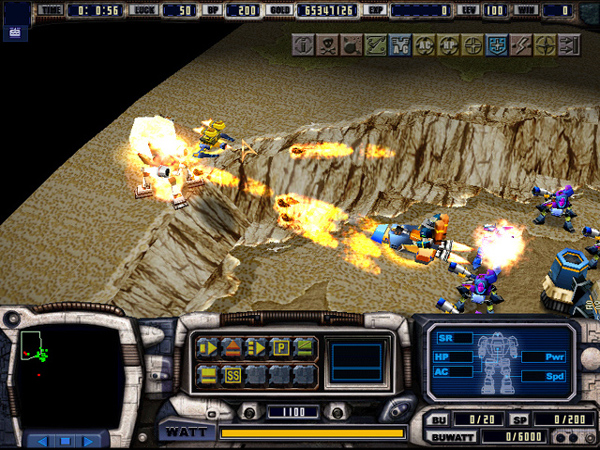The width and height of the screenshot is (600, 450).
Task: Select the yellow P command button
Action: [281, 348]
